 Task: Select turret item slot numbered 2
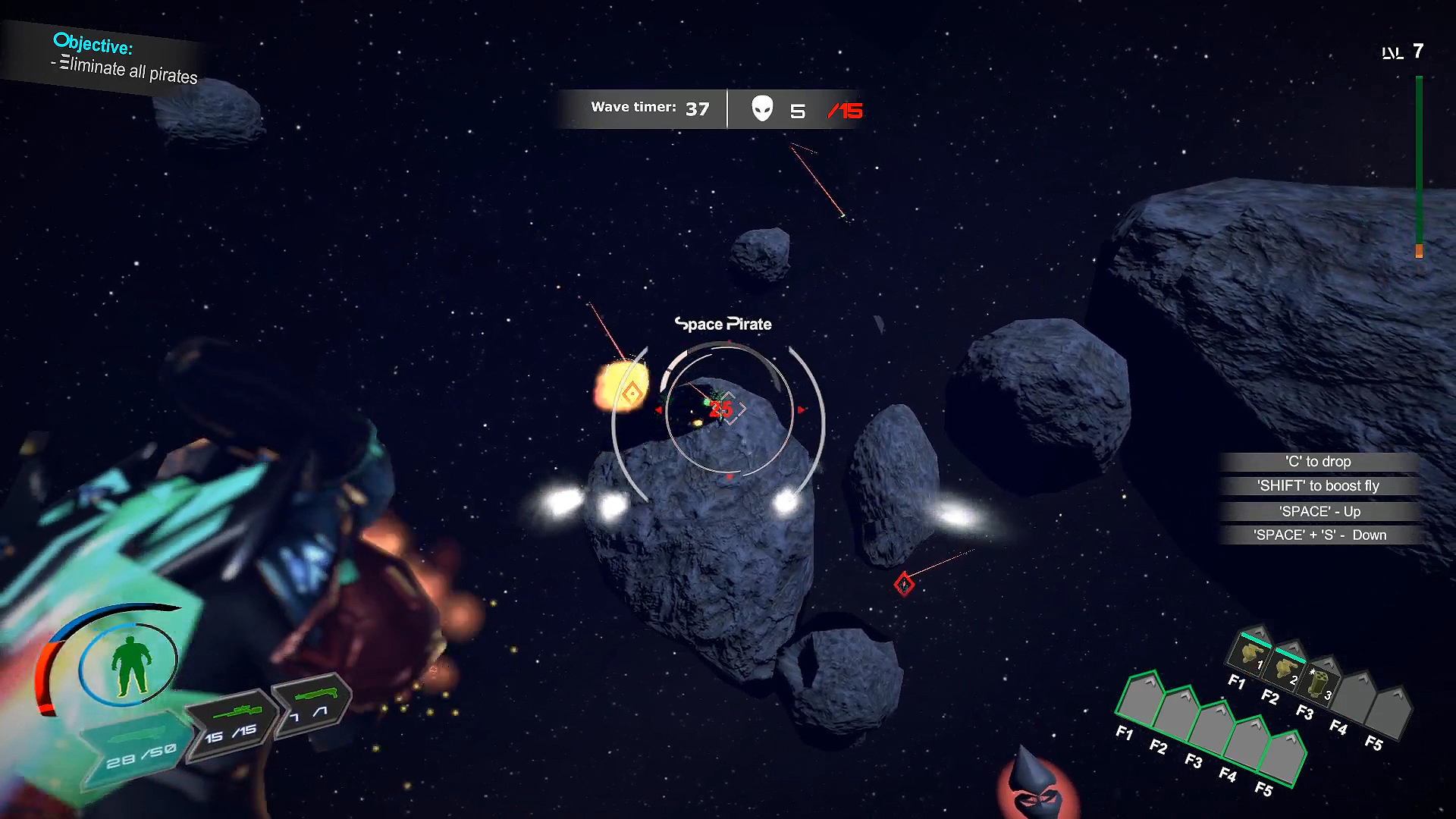(x=1285, y=667)
